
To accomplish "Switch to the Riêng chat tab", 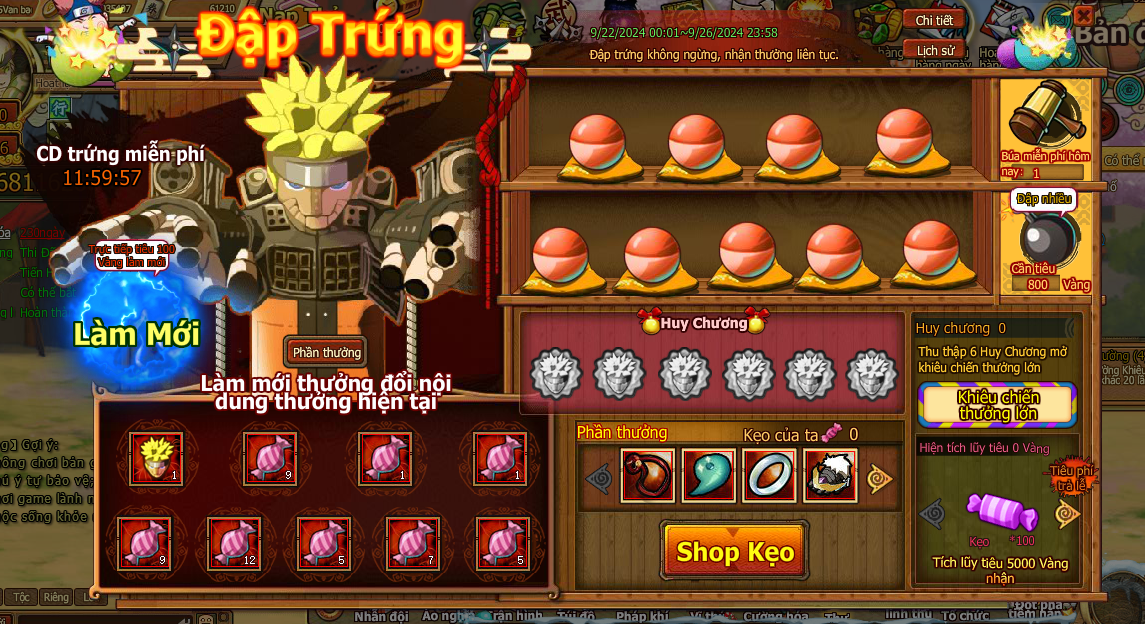I will pyautogui.click(x=56, y=597).
